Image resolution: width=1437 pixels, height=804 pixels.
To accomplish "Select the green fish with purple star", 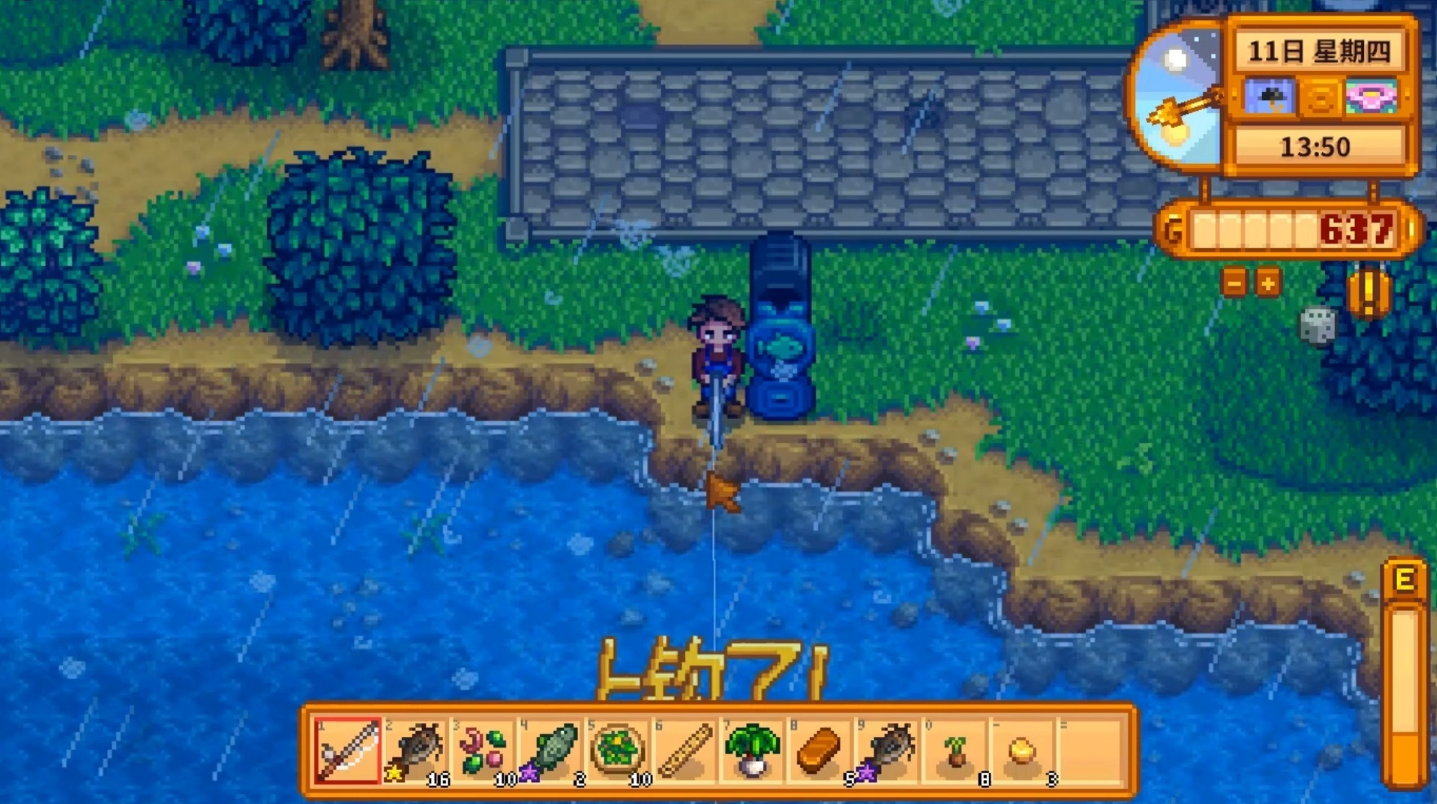I will (x=551, y=750).
